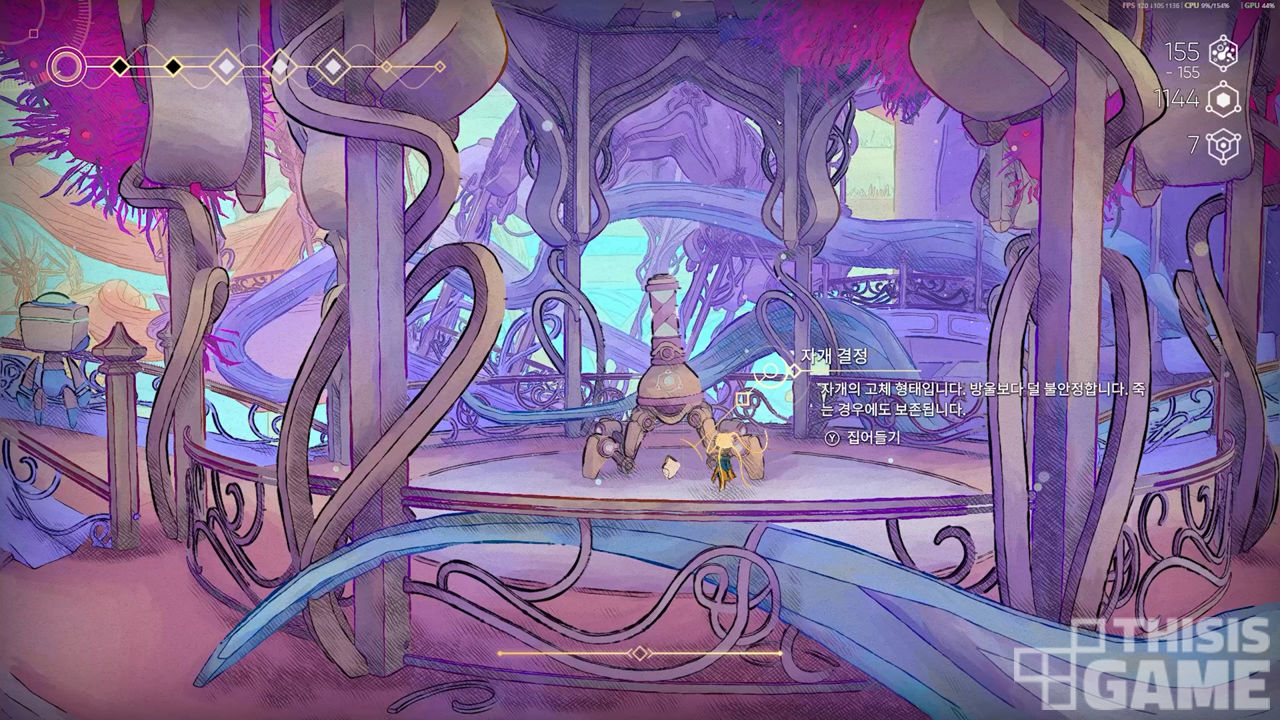The width and height of the screenshot is (1280, 720).
Task: Select the hexagon cube icon beside 1144
Action: [1223, 99]
